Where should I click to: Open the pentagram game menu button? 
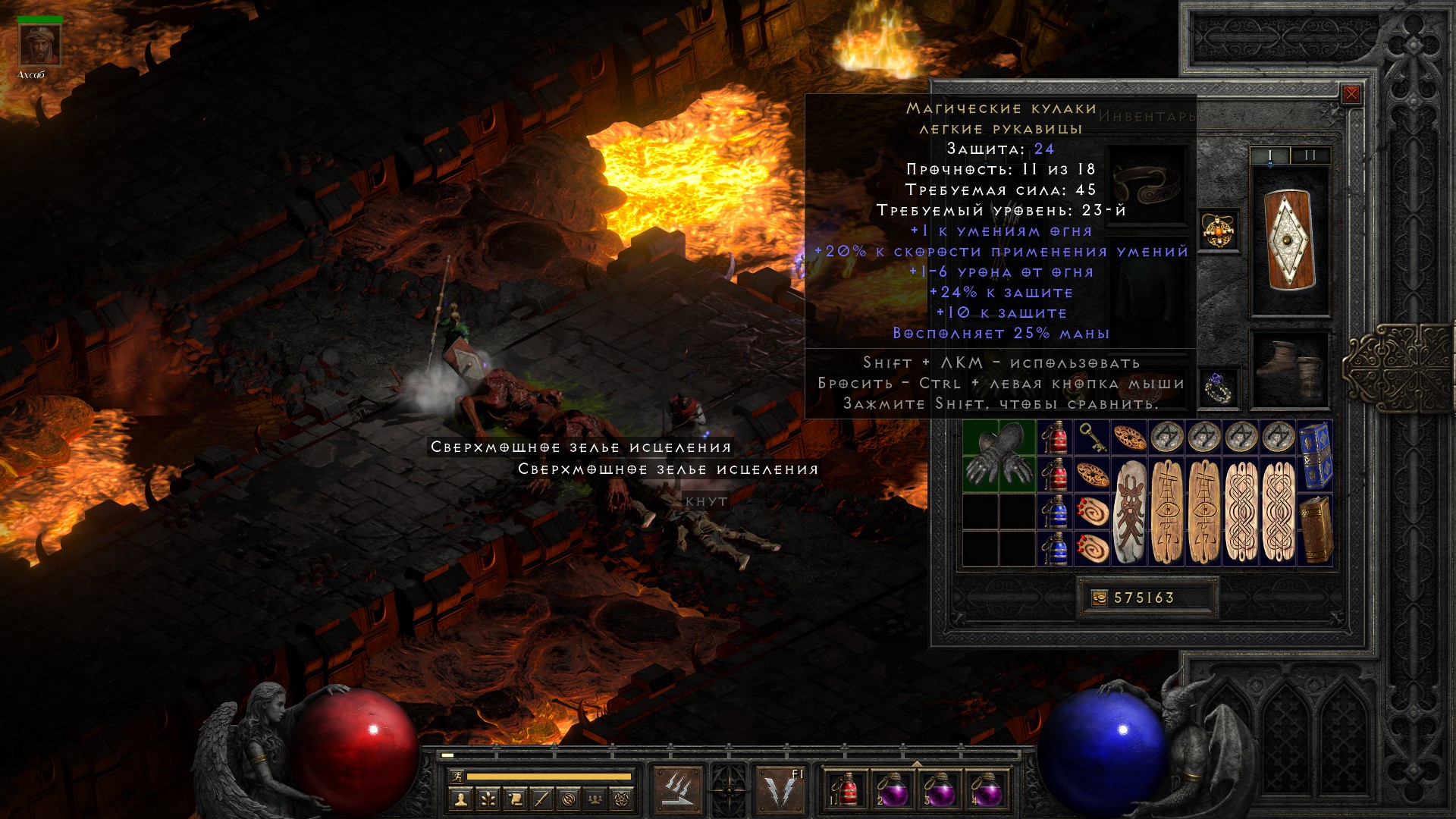point(623,799)
